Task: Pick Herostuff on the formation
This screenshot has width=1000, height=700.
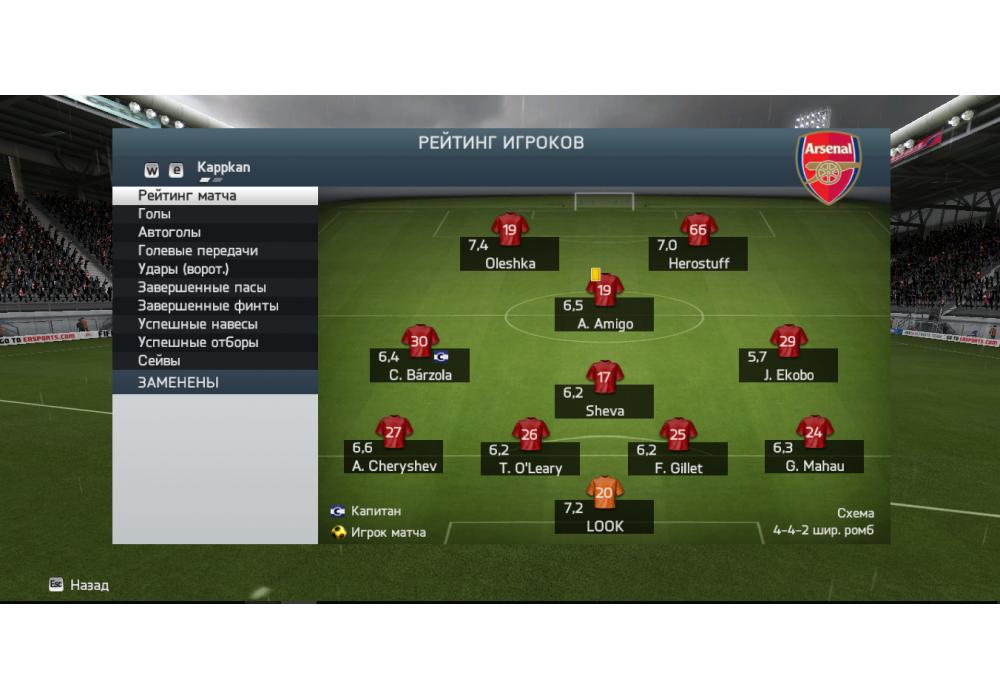Action: [698, 230]
